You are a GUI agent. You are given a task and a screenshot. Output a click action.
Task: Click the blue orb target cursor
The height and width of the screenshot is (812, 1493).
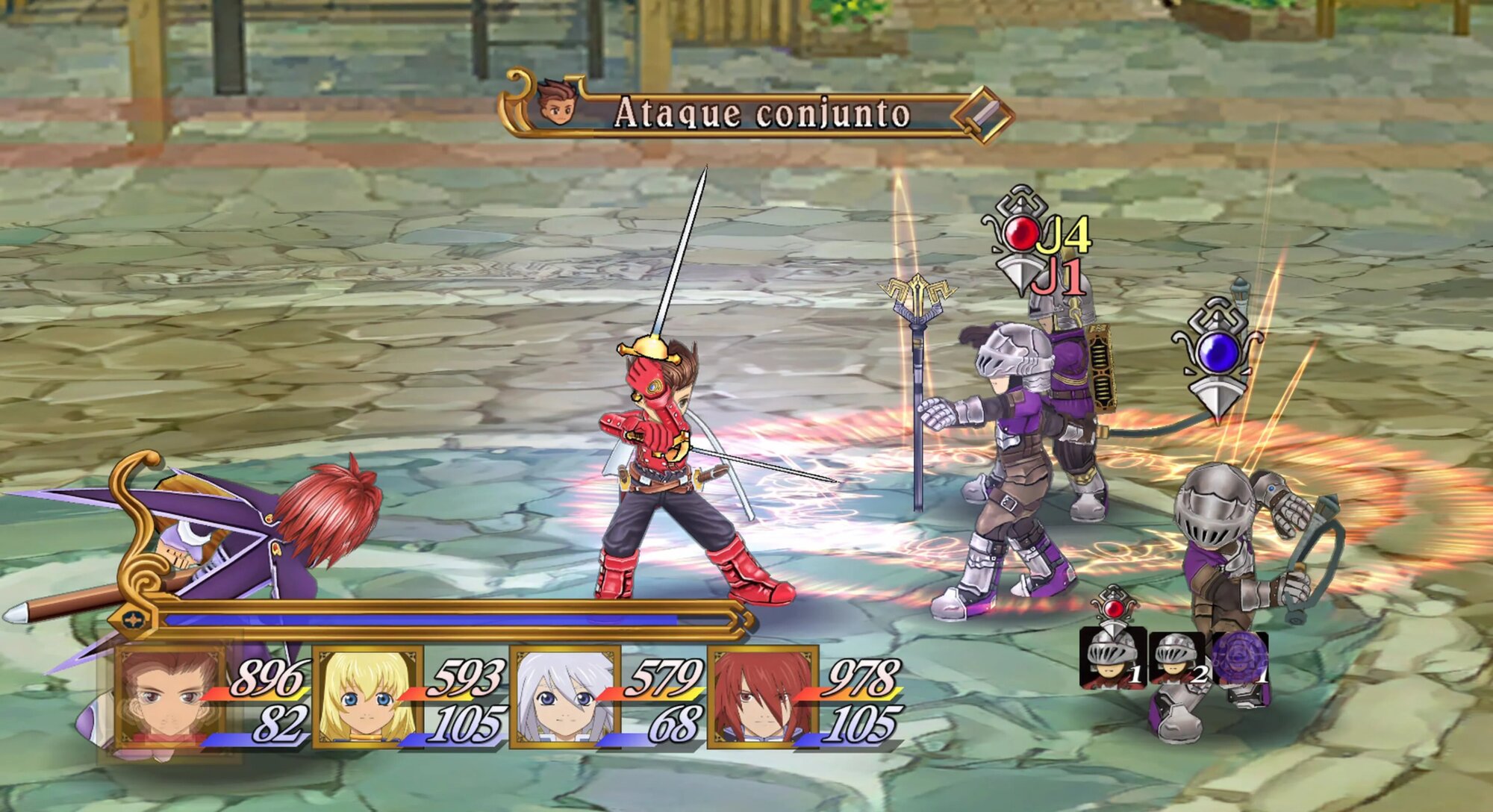[x=1218, y=352]
